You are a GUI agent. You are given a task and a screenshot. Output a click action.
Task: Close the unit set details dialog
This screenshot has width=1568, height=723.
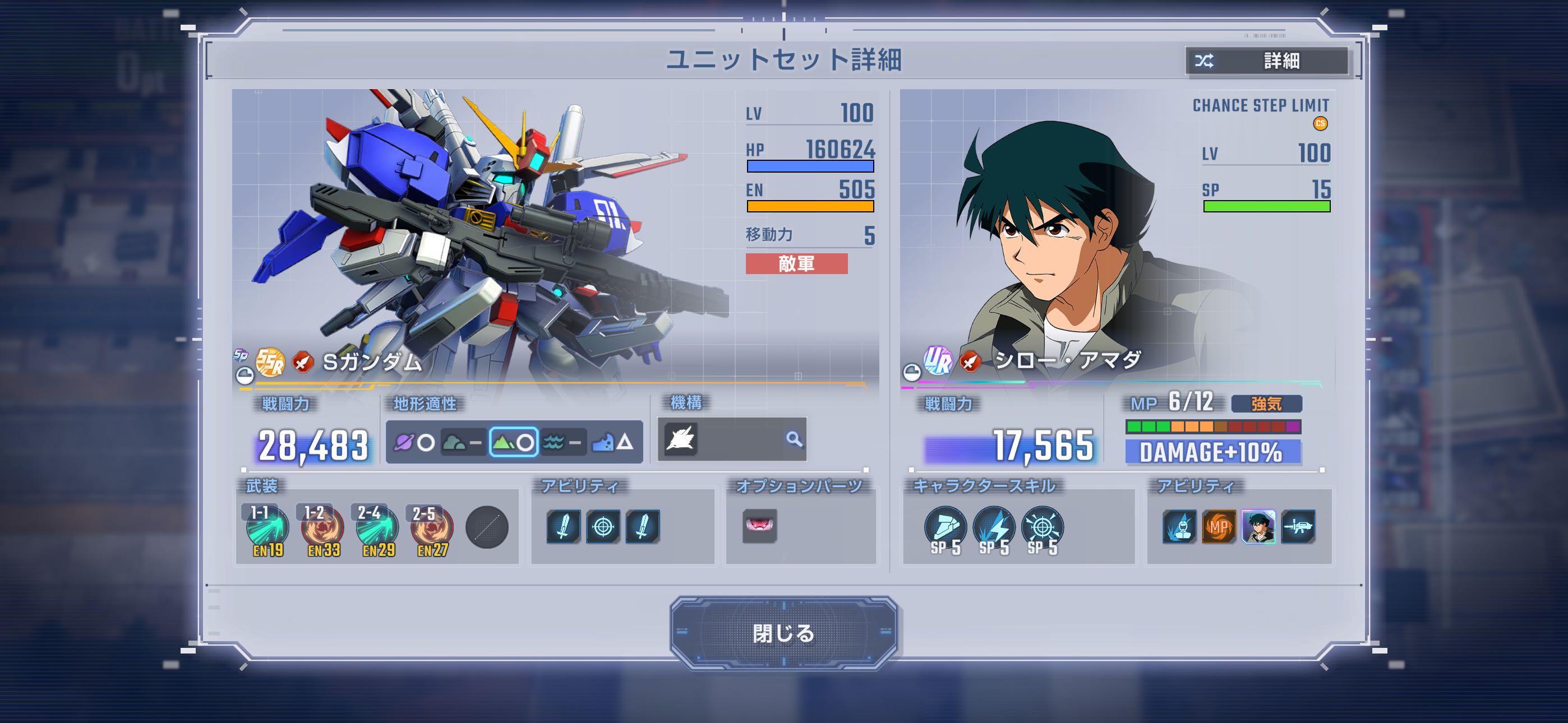783,633
